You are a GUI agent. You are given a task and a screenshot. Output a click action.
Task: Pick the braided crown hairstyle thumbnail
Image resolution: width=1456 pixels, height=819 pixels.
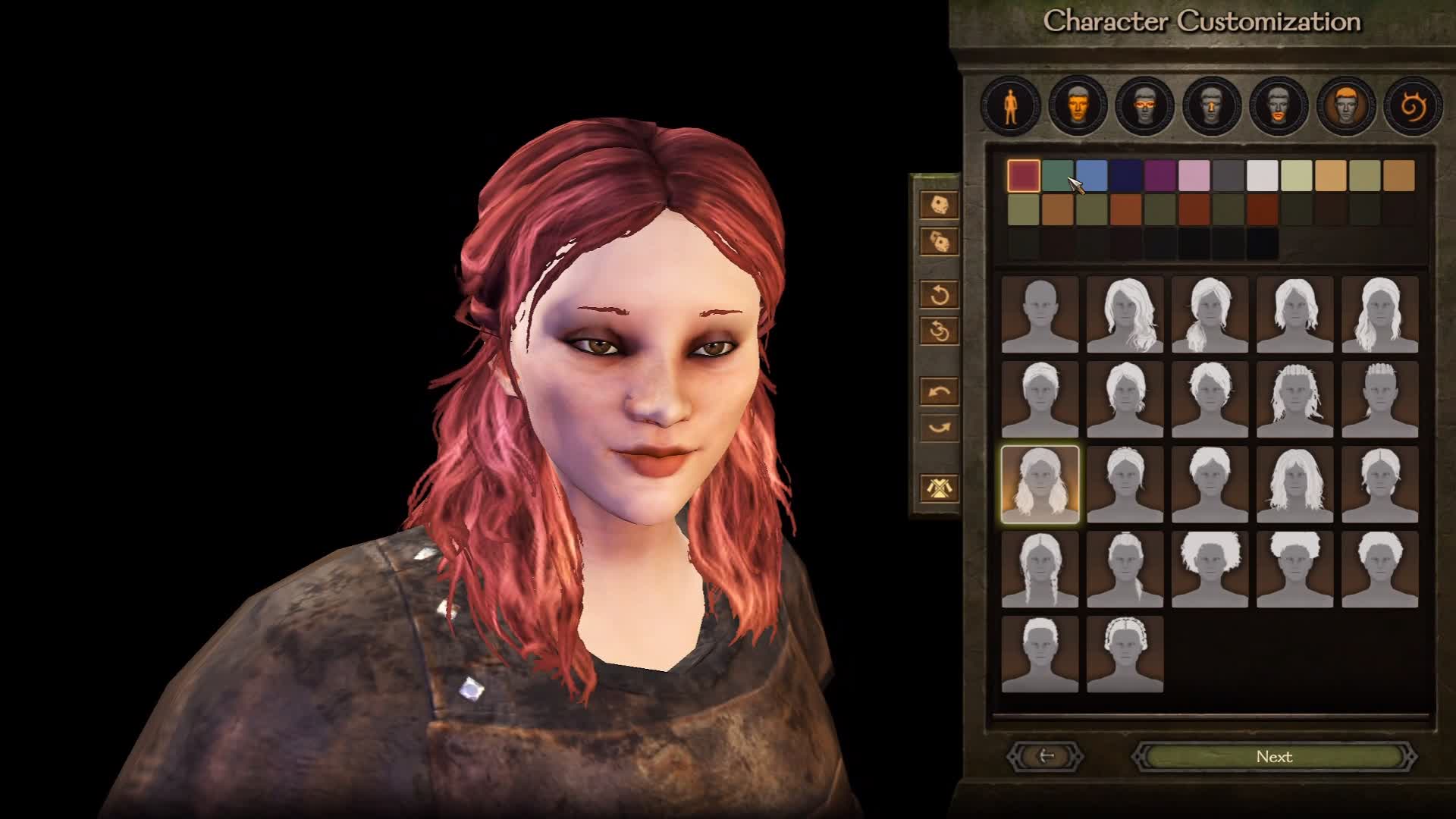click(x=1125, y=654)
